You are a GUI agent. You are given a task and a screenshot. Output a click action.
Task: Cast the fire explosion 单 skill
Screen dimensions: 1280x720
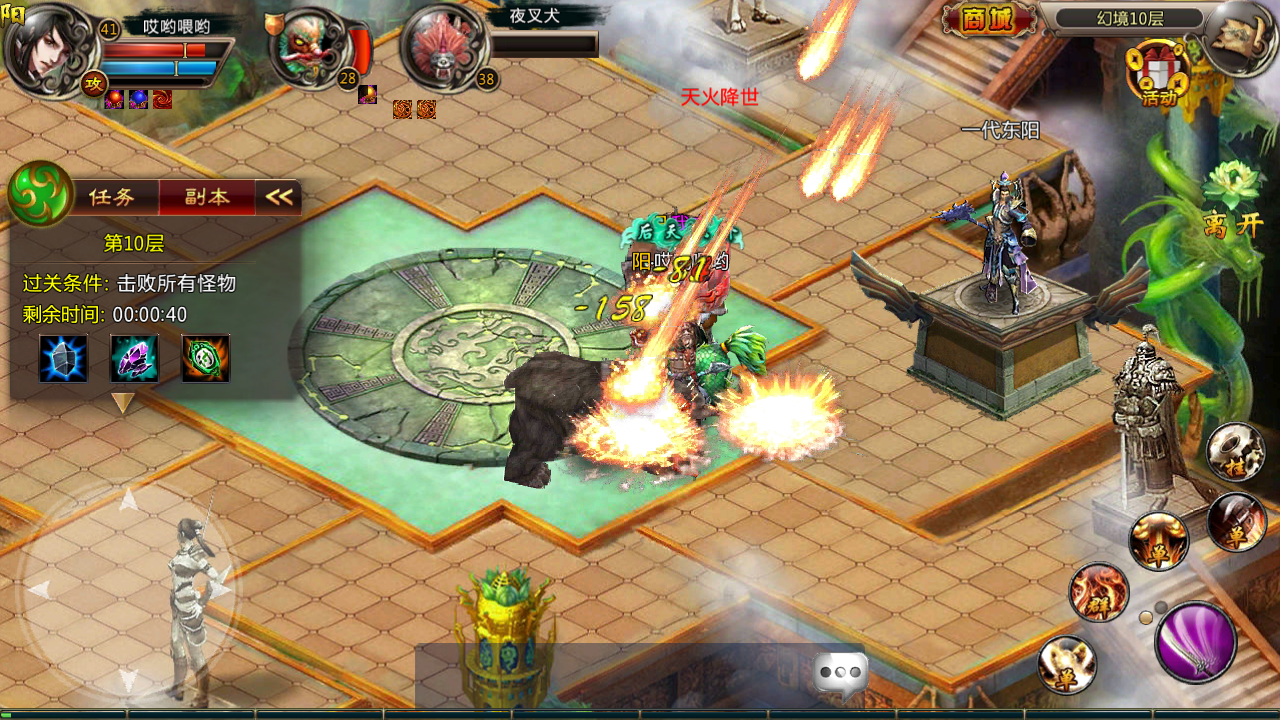pos(1158,541)
